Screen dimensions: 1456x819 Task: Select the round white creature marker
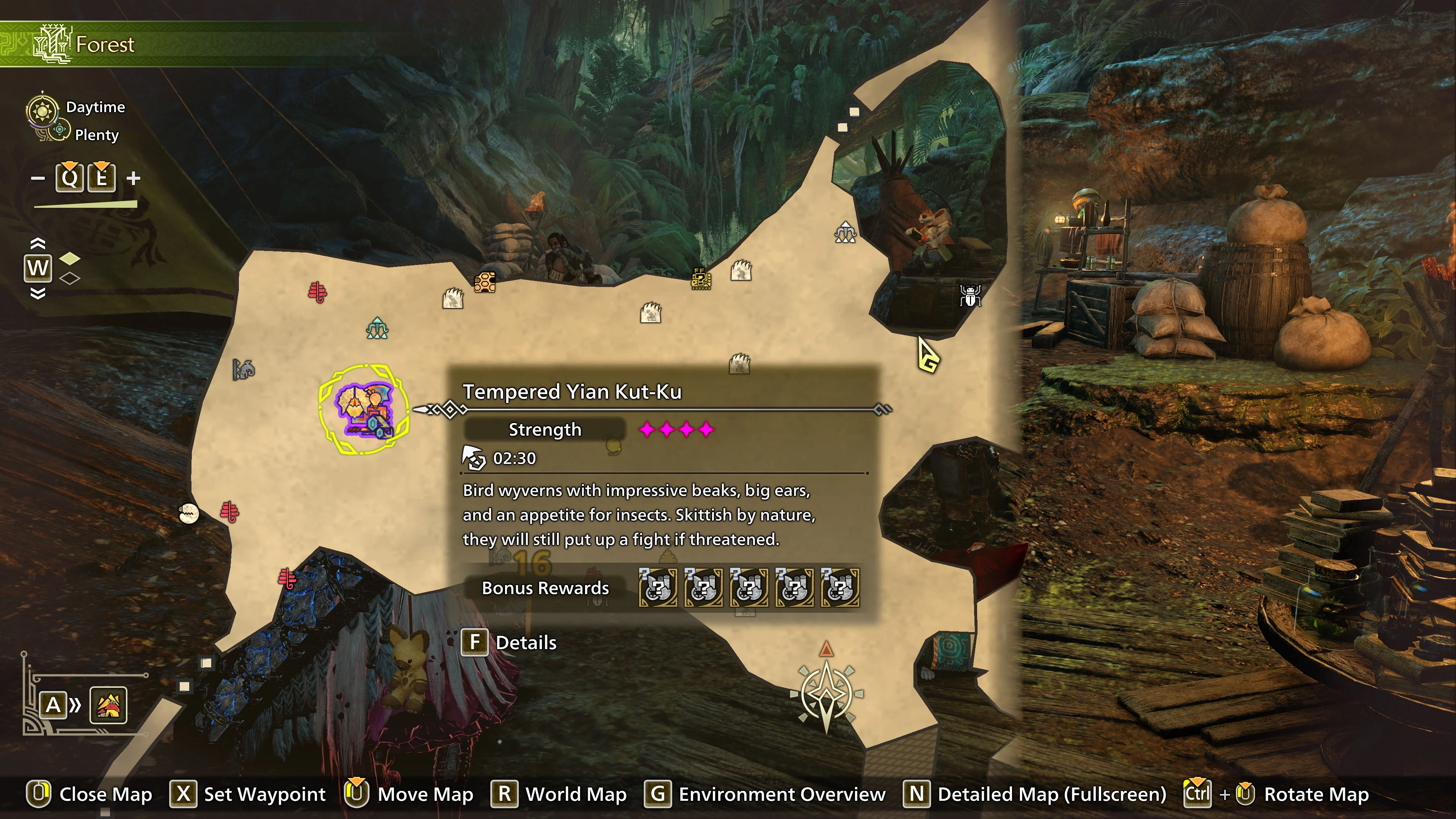(x=189, y=513)
